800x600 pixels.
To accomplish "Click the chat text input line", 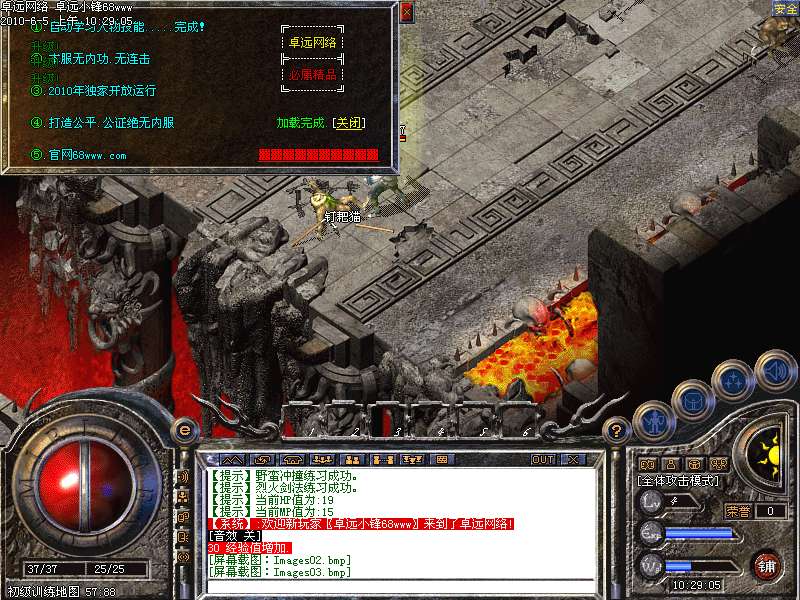I will [x=400, y=587].
